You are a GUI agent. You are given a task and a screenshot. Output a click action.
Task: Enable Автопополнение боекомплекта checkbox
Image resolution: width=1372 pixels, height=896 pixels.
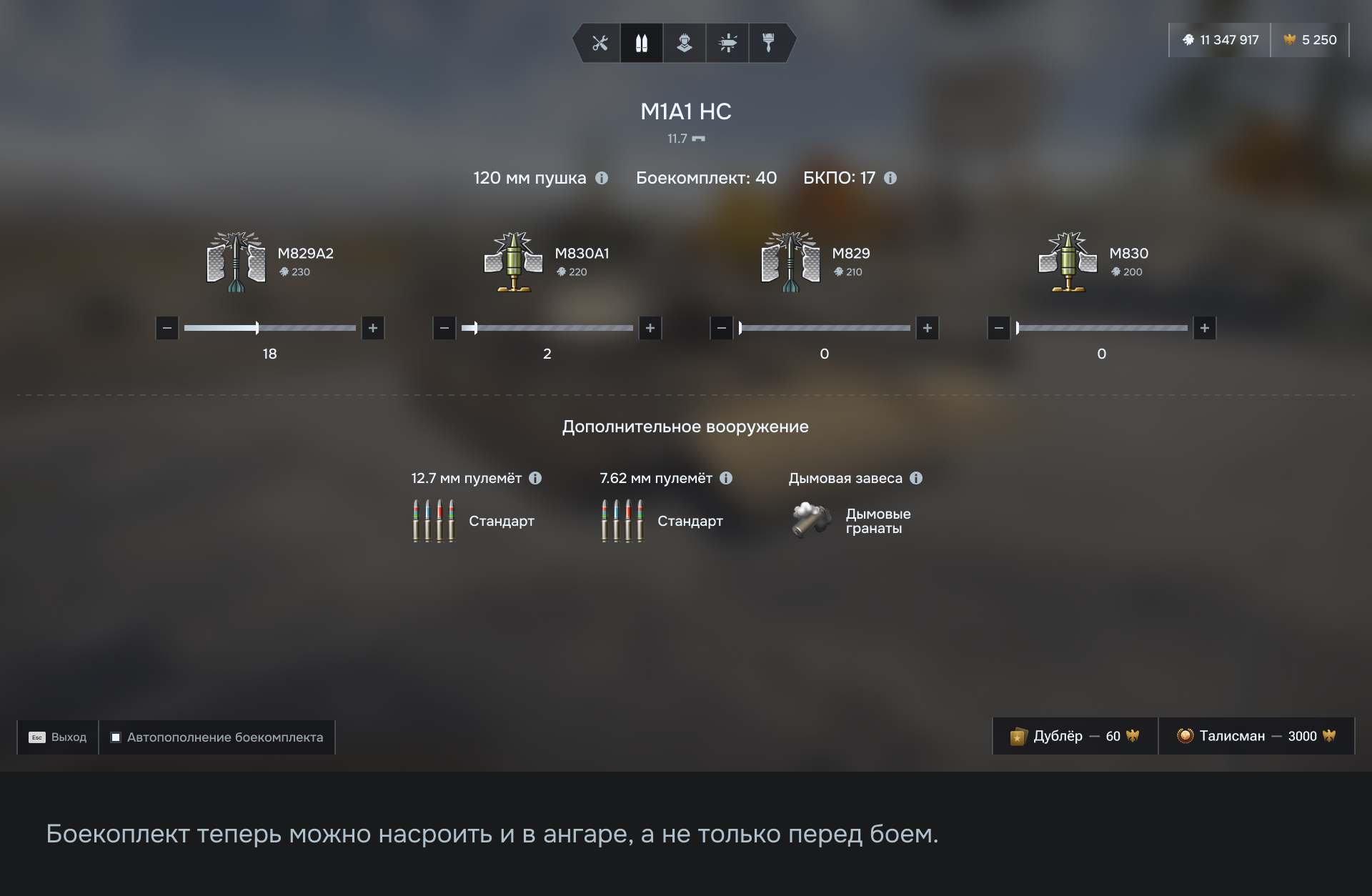click(116, 737)
